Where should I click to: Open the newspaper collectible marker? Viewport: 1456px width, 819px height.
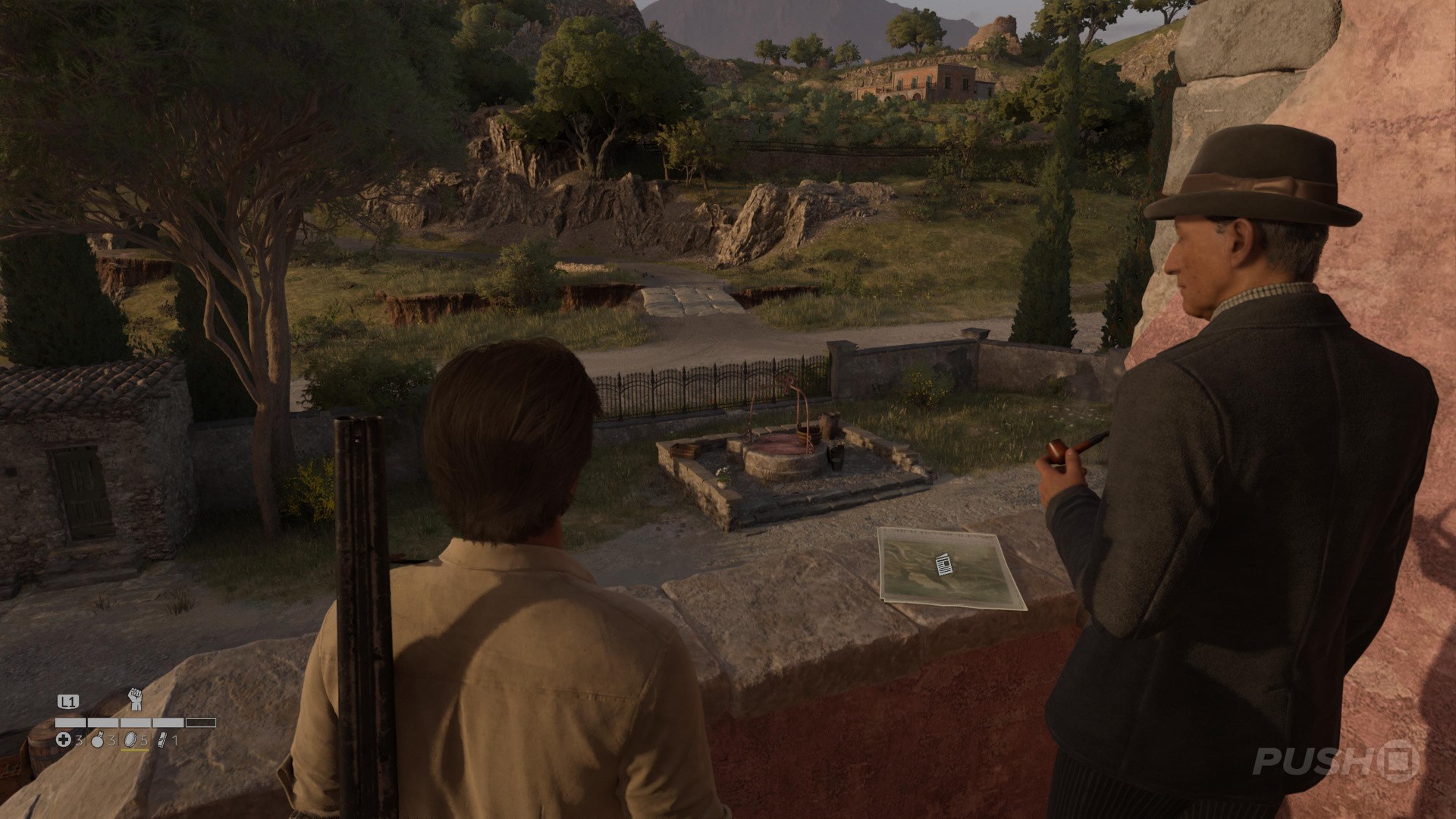pyautogui.click(x=944, y=565)
